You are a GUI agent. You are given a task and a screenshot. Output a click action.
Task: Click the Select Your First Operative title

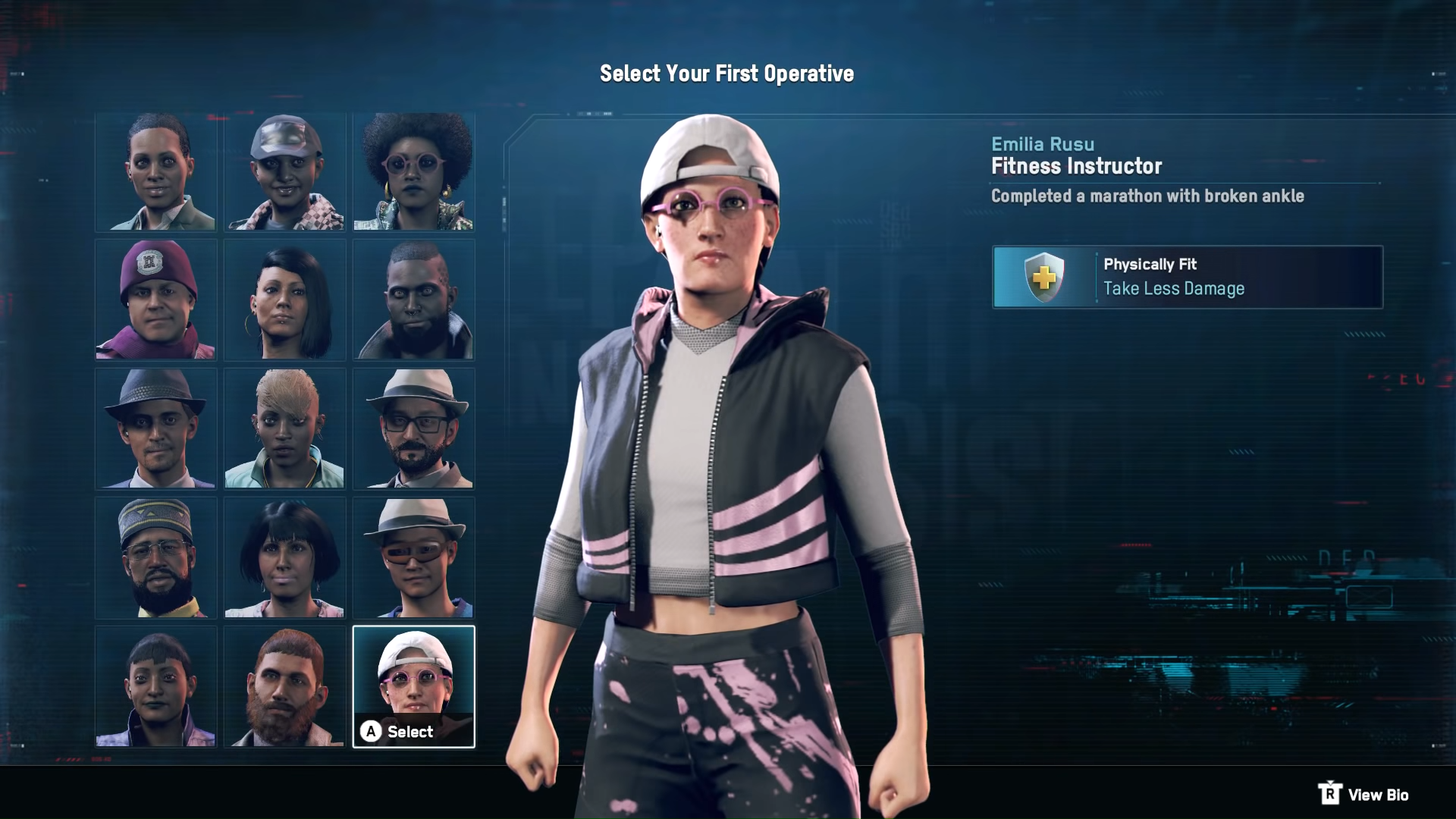pos(726,74)
